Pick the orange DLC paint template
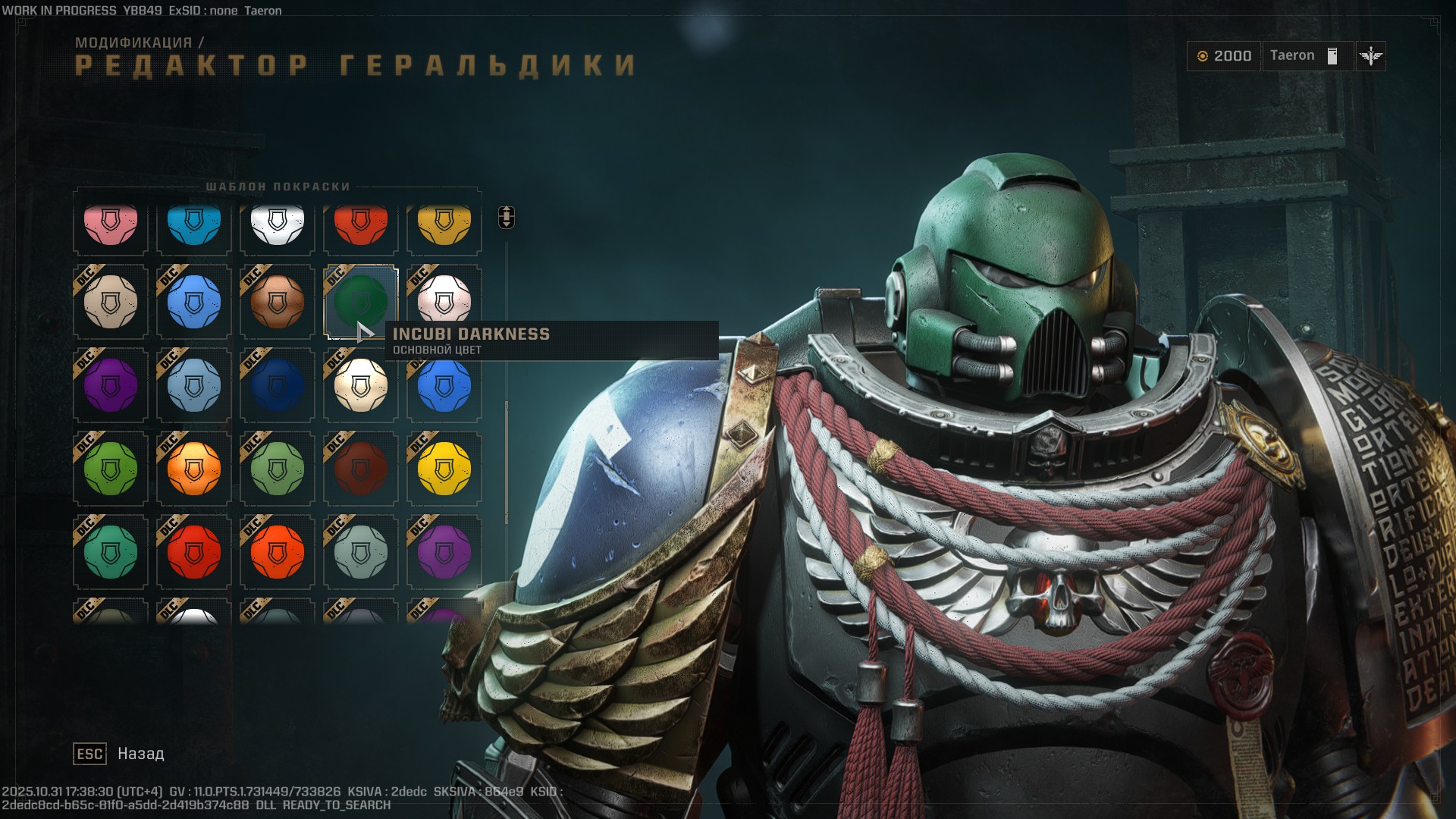The image size is (1456, 819). click(193, 469)
